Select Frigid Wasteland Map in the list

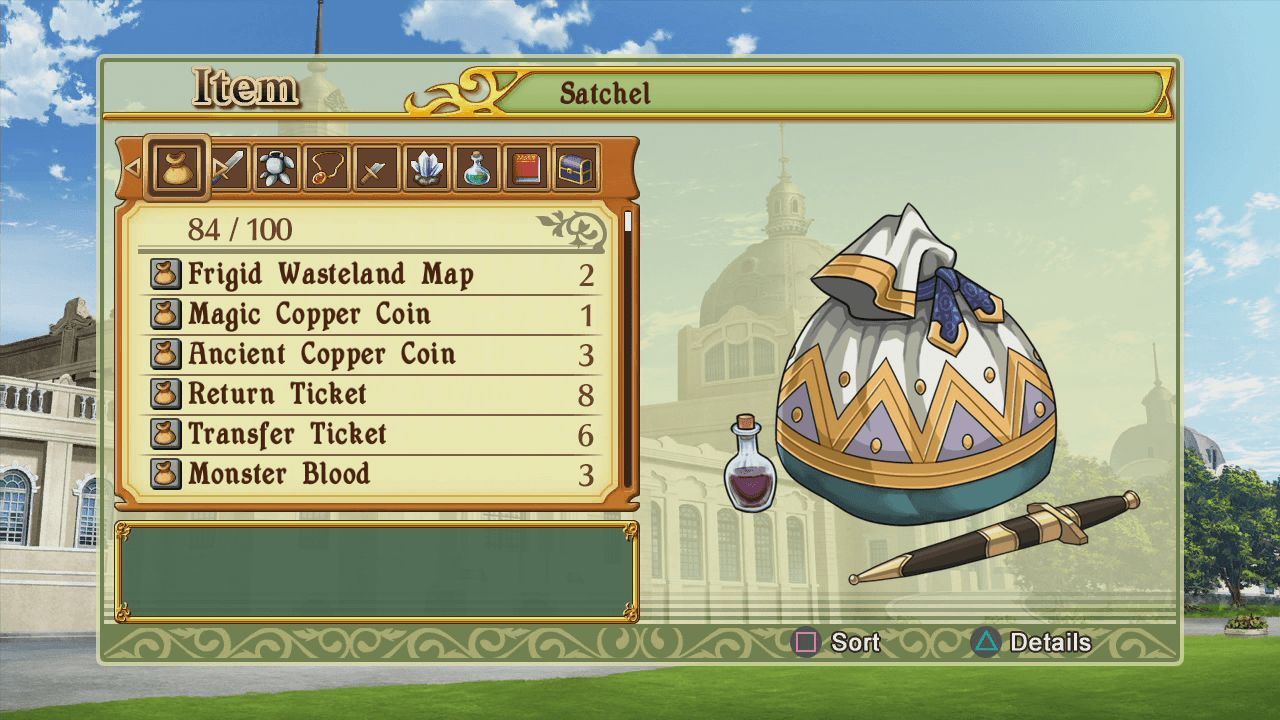pos(370,275)
